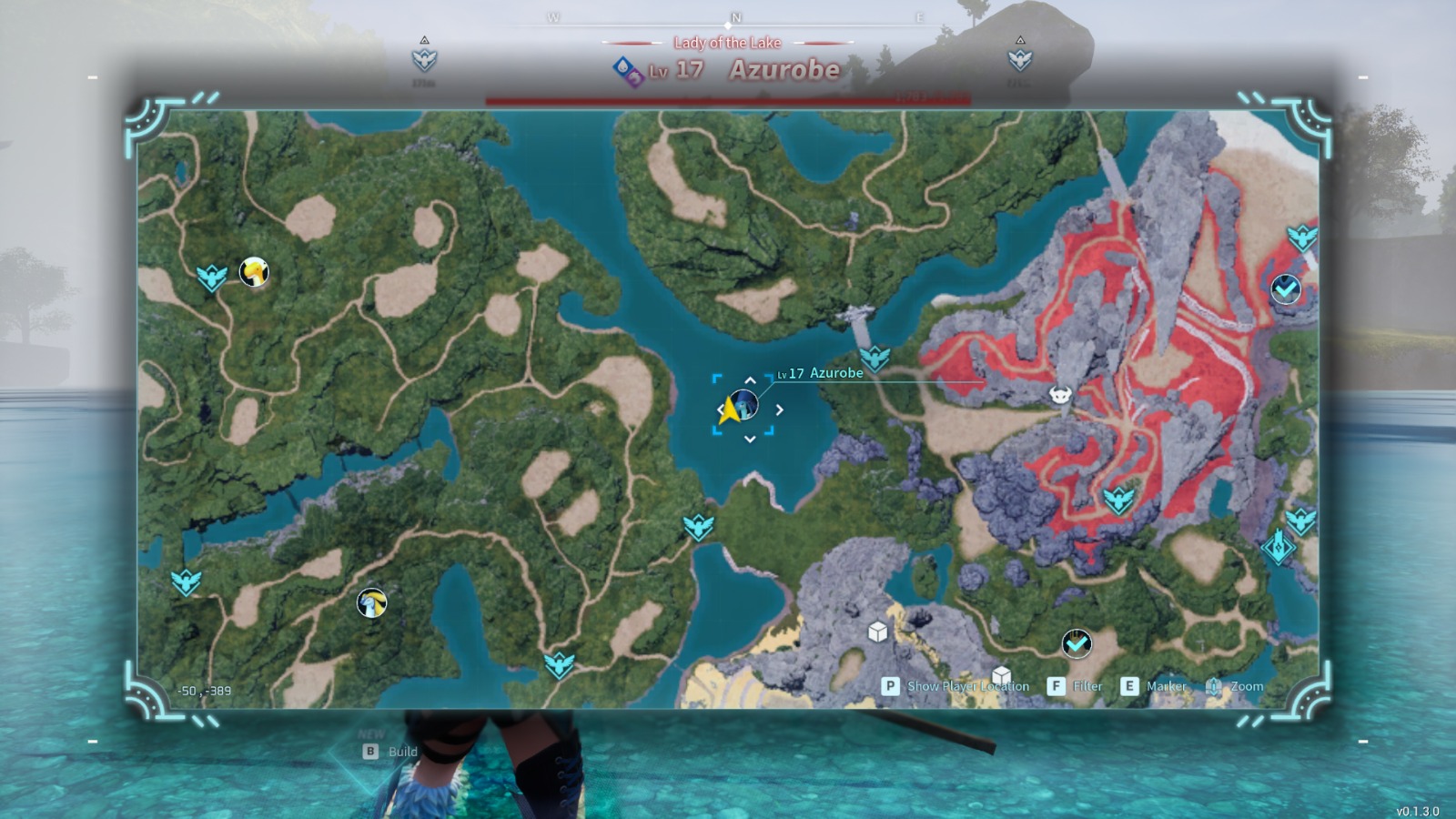The image size is (1456, 819).
Task: Toggle the checked marker near the bottom-right lake
Action: click(1077, 642)
